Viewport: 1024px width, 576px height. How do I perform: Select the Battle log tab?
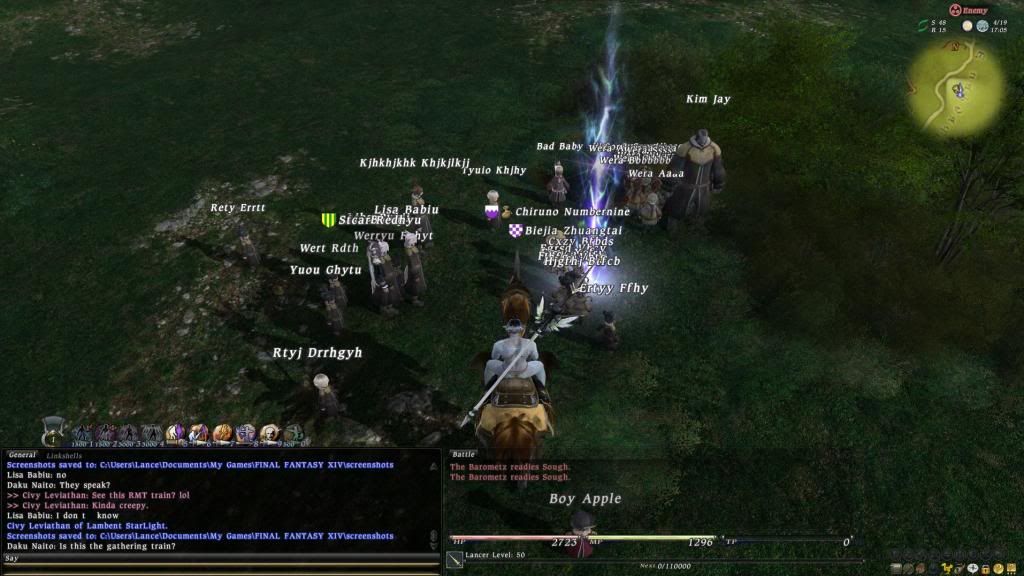coord(463,455)
